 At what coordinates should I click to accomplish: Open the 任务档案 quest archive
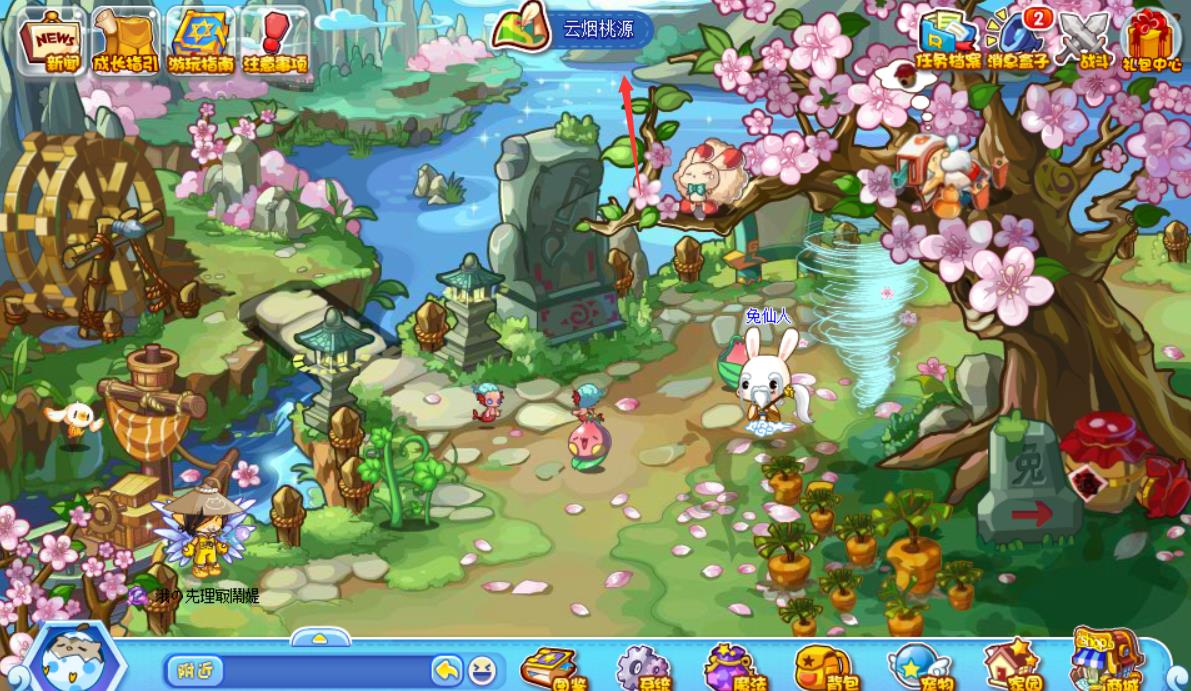point(949,41)
